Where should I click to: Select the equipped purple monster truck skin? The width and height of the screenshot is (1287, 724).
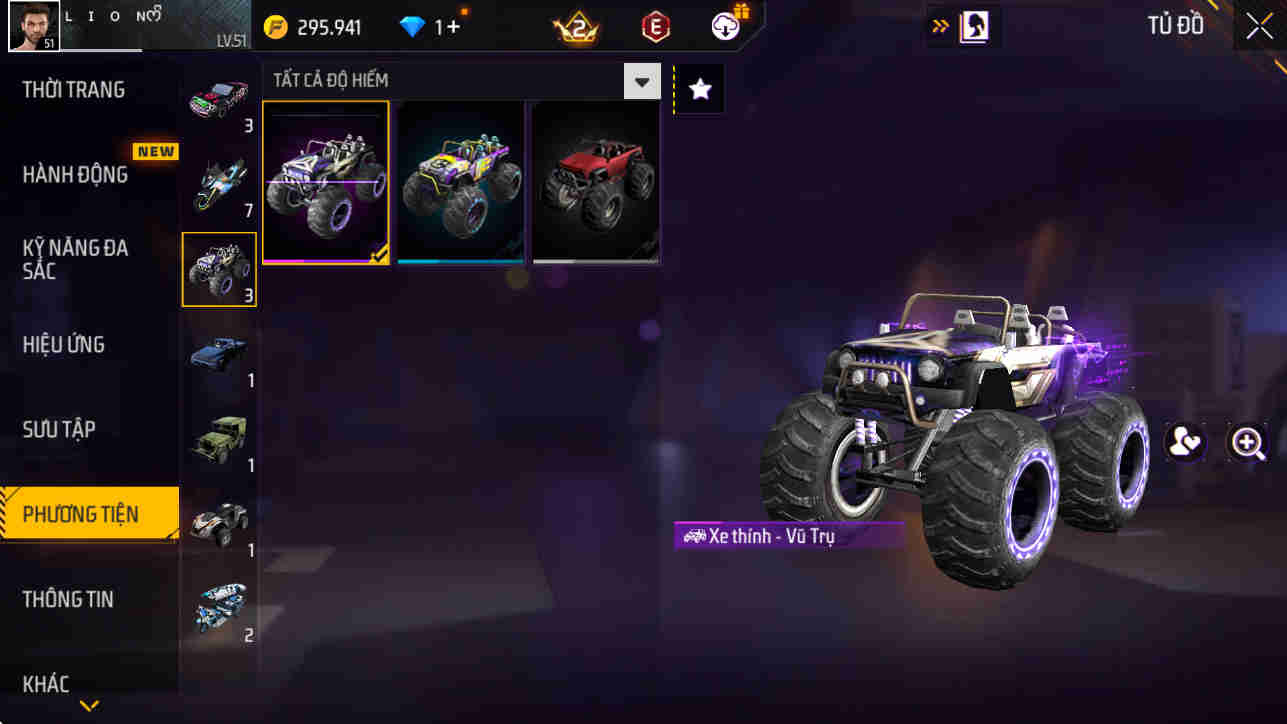[326, 182]
